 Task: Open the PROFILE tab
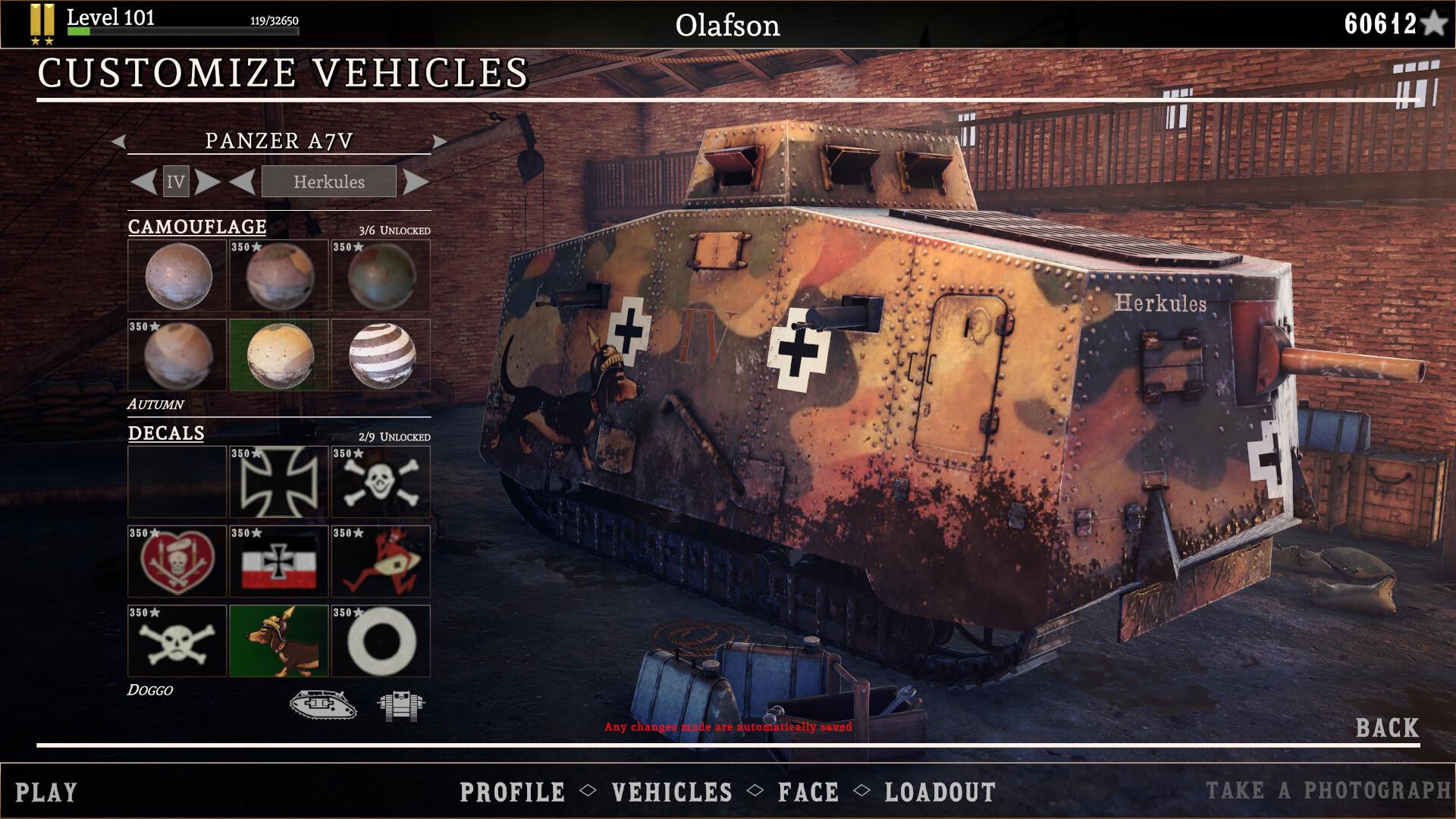[x=513, y=792]
